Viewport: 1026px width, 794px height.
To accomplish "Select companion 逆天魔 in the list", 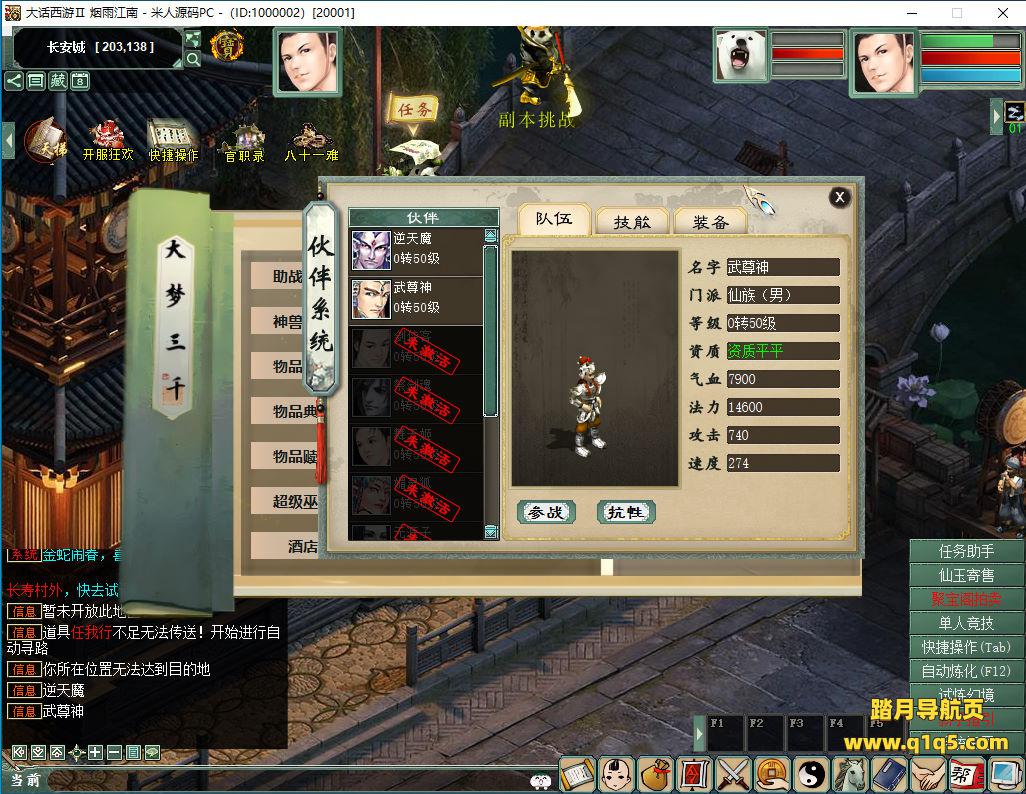I will pyautogui.click(x=416, y=250).
